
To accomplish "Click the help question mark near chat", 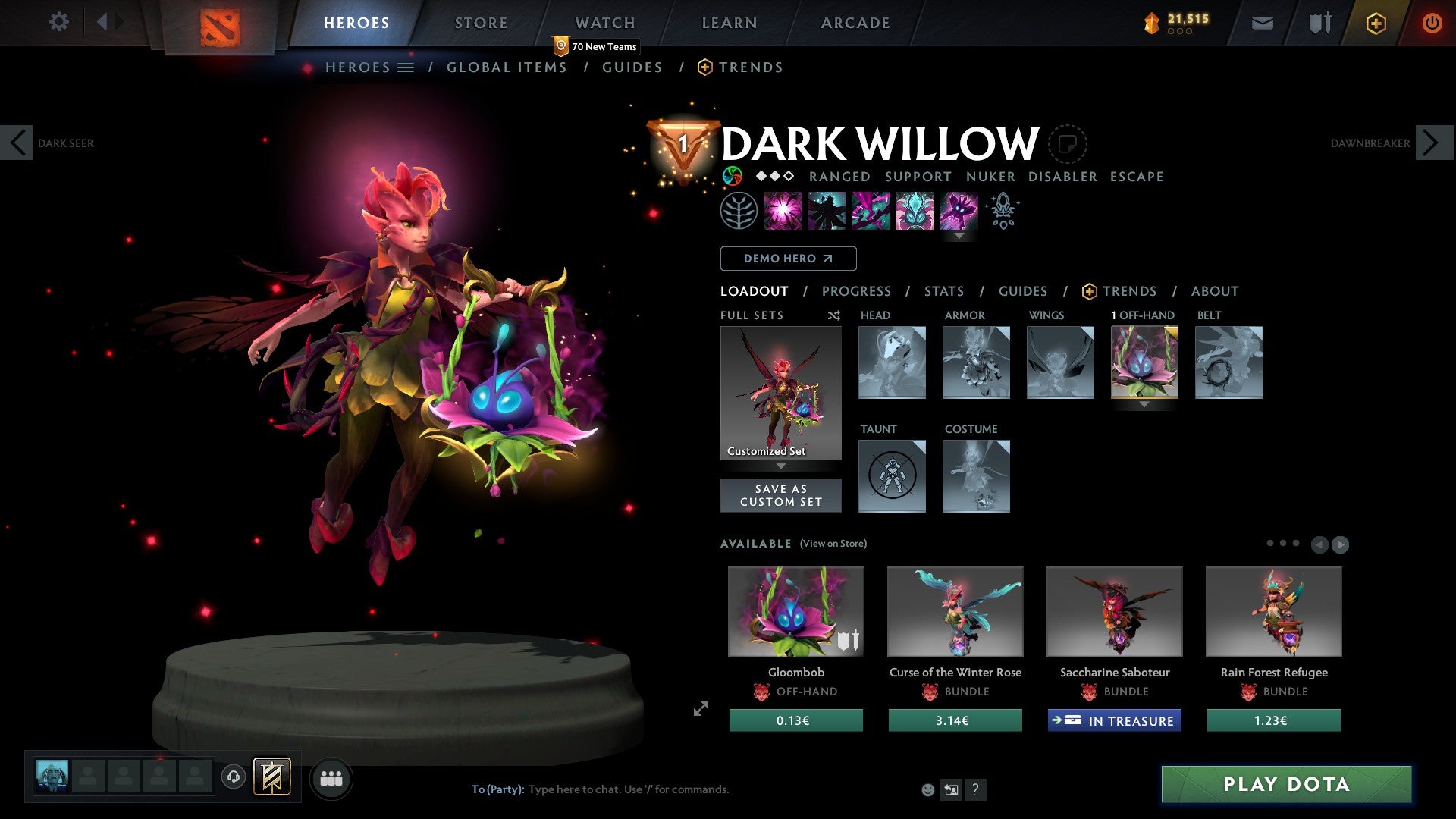I will pos(976,789).
